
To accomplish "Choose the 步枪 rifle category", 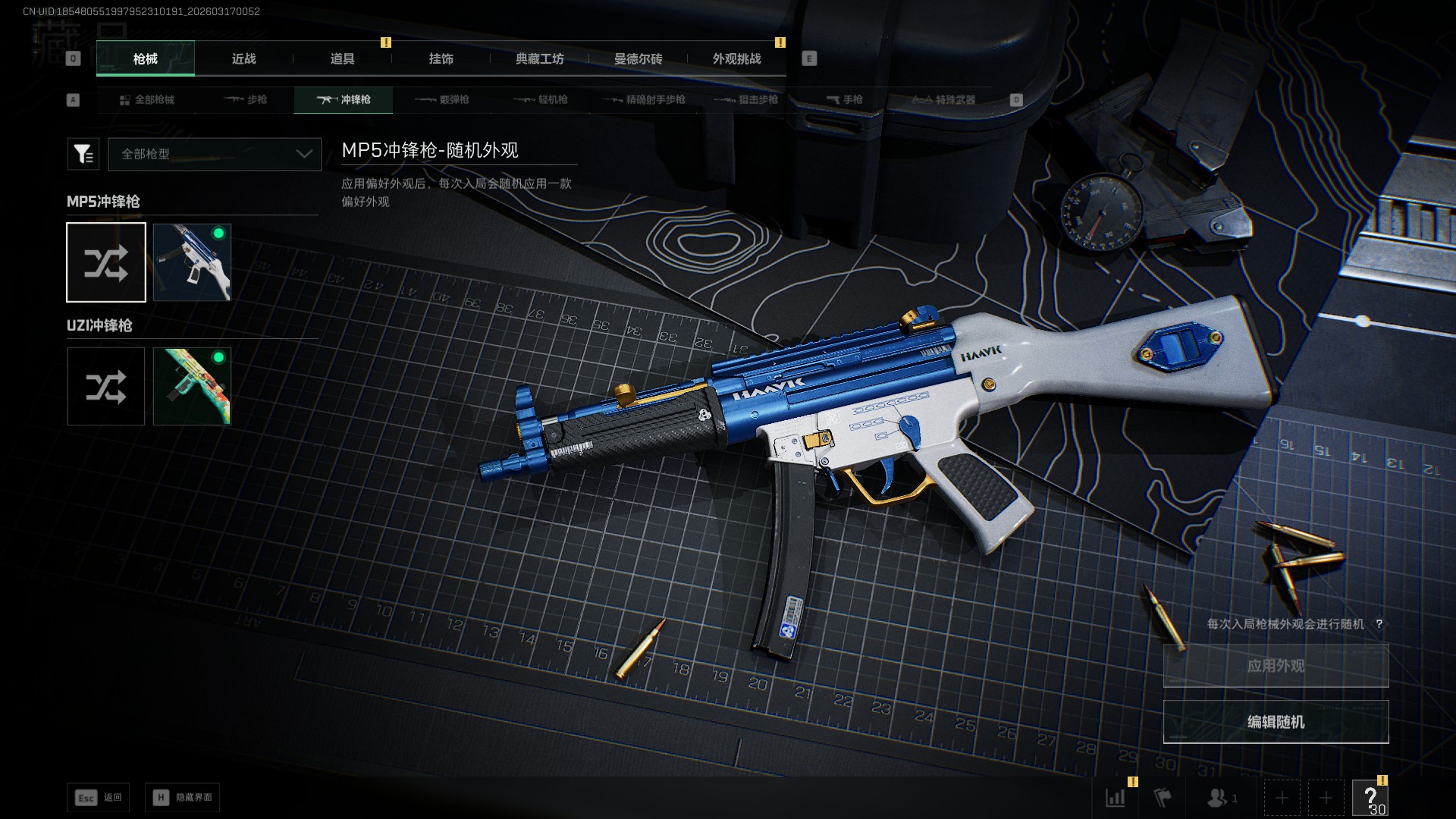I will tap(246, 100).
